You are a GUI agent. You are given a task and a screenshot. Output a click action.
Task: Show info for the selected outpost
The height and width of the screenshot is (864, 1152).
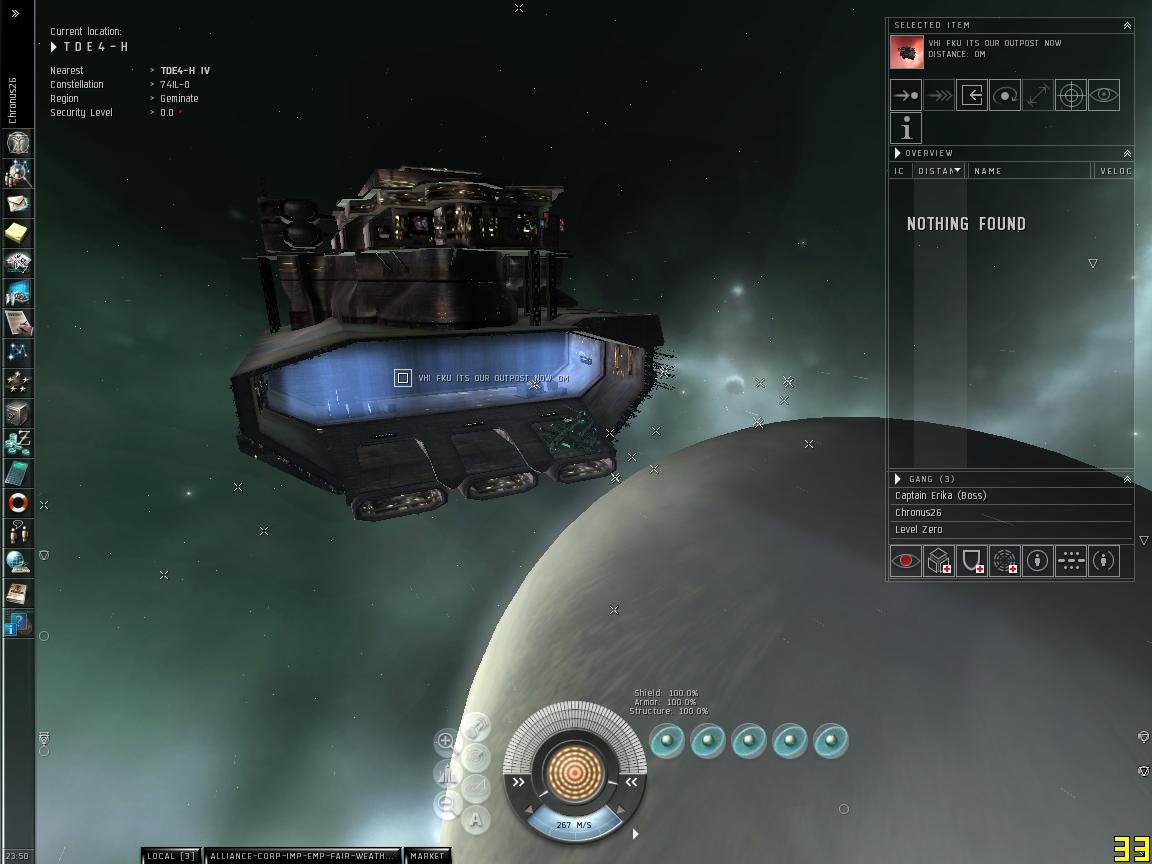pyautogui.click(x=906, y=128)
